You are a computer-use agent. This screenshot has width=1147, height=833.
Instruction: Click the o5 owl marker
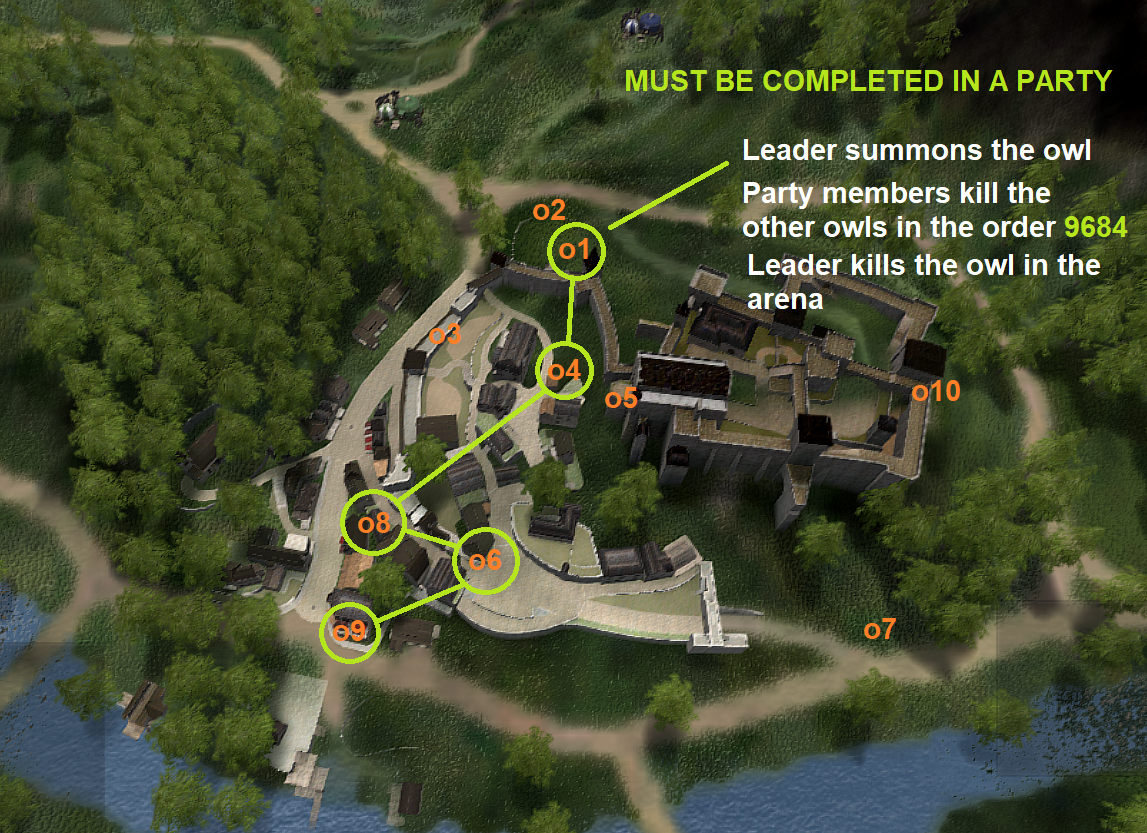pos(621,398)
